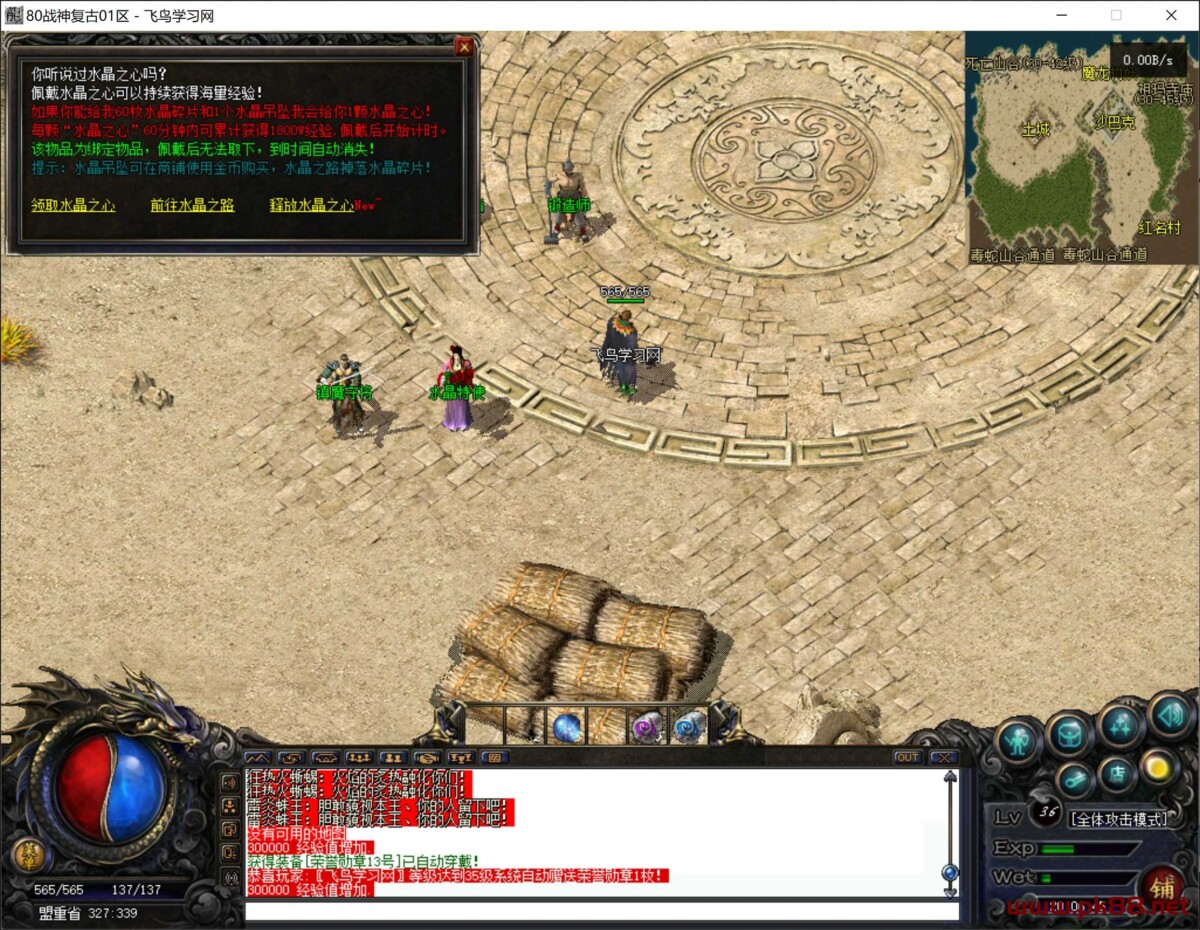Use the blue orb hotbar item
The height and width of the screenshot is (930, 1200).
pyautogui.click(x=567, y=727)
